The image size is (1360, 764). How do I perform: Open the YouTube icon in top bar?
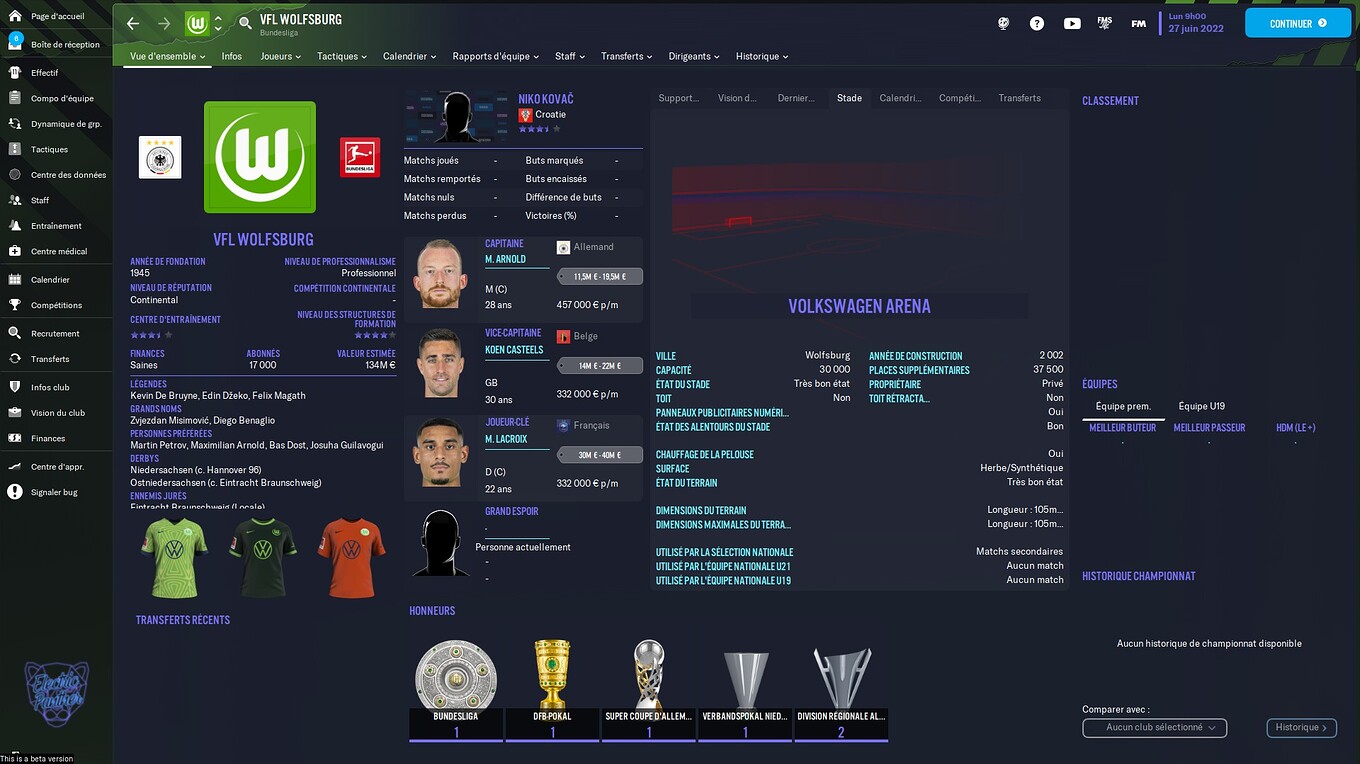click(x=1072, y=22)
